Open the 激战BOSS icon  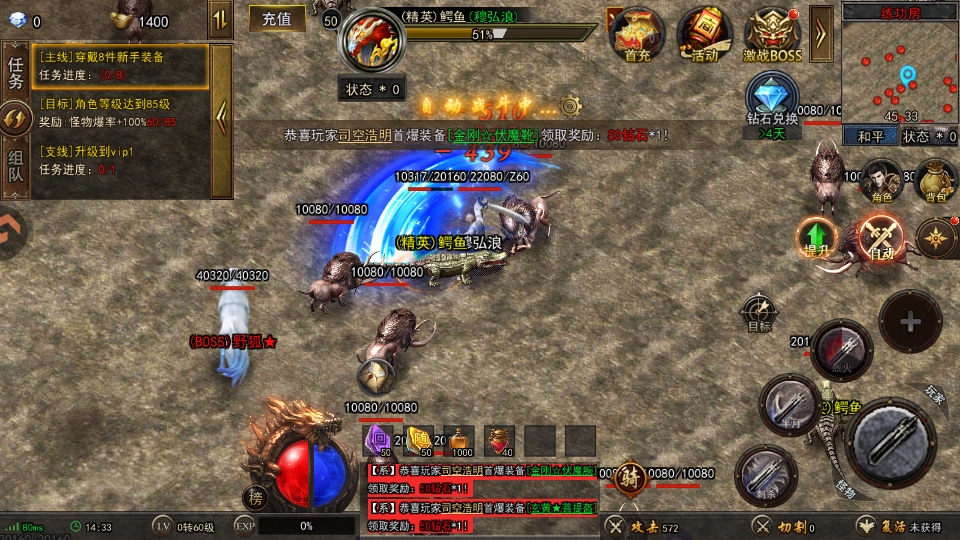(773, 35)
